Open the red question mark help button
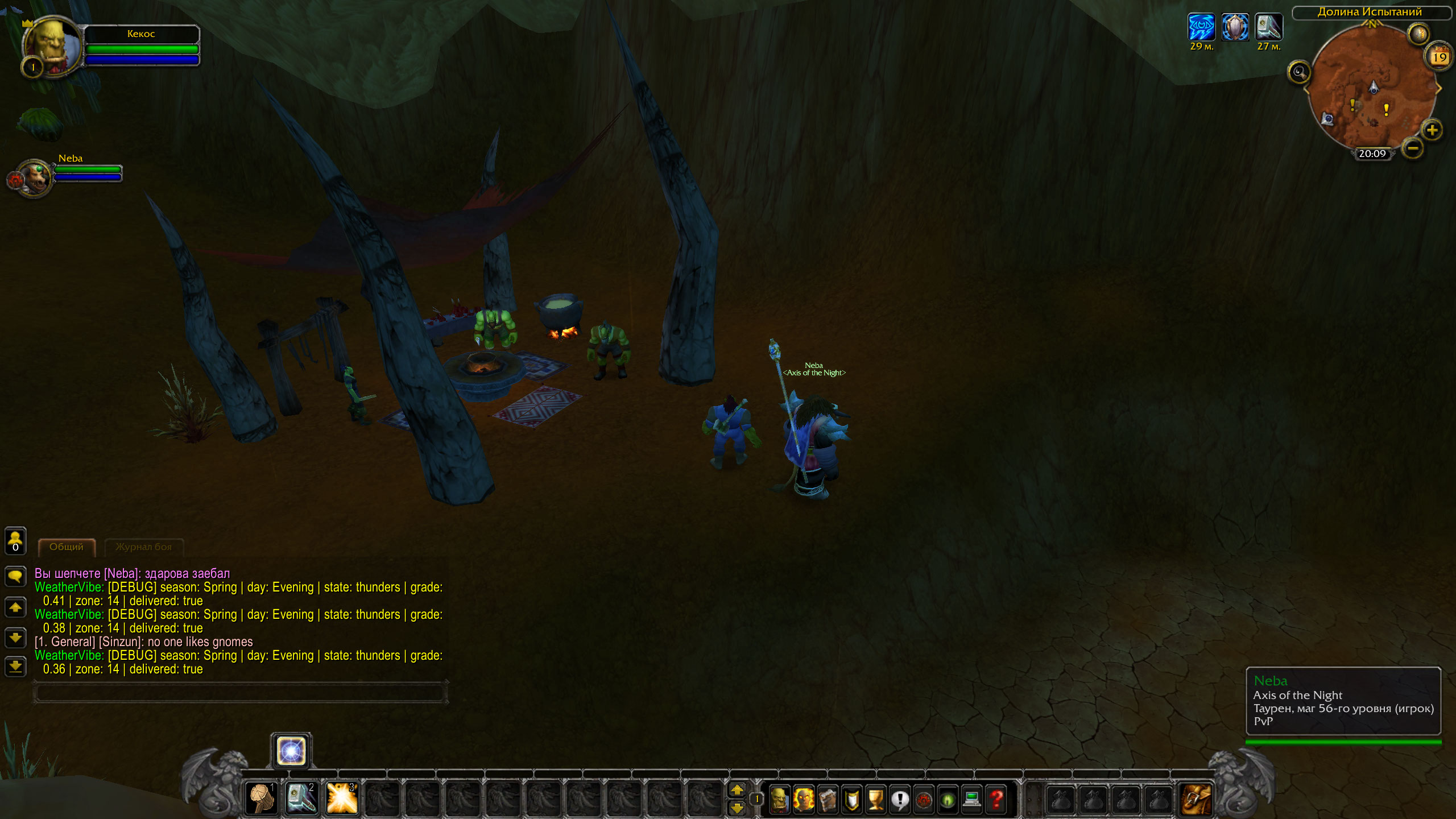 coord(996,800)
